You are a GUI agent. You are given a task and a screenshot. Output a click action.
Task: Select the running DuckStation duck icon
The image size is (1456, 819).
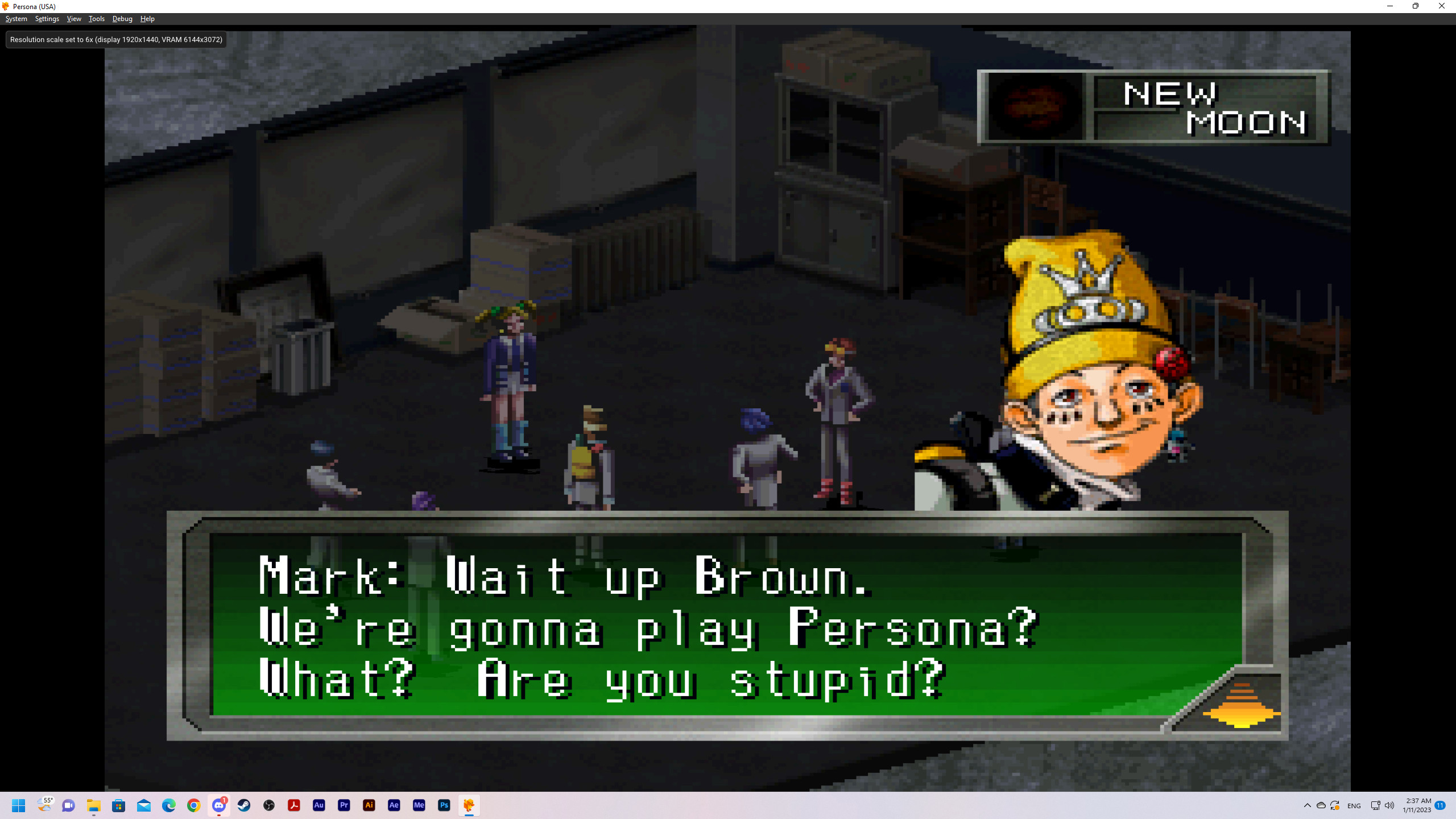(469, 805)
